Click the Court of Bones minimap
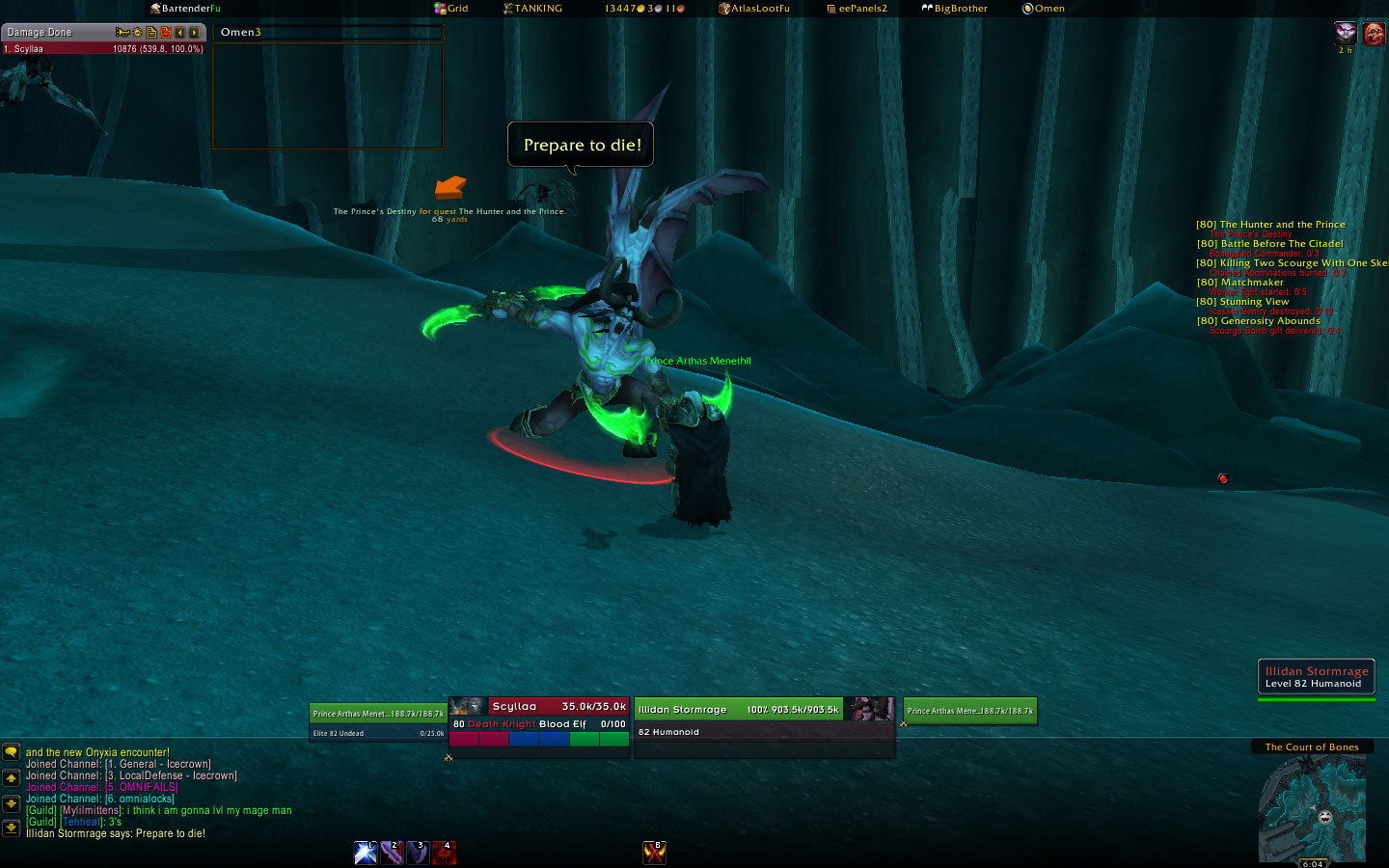1389x868 pixels. 1312,808
